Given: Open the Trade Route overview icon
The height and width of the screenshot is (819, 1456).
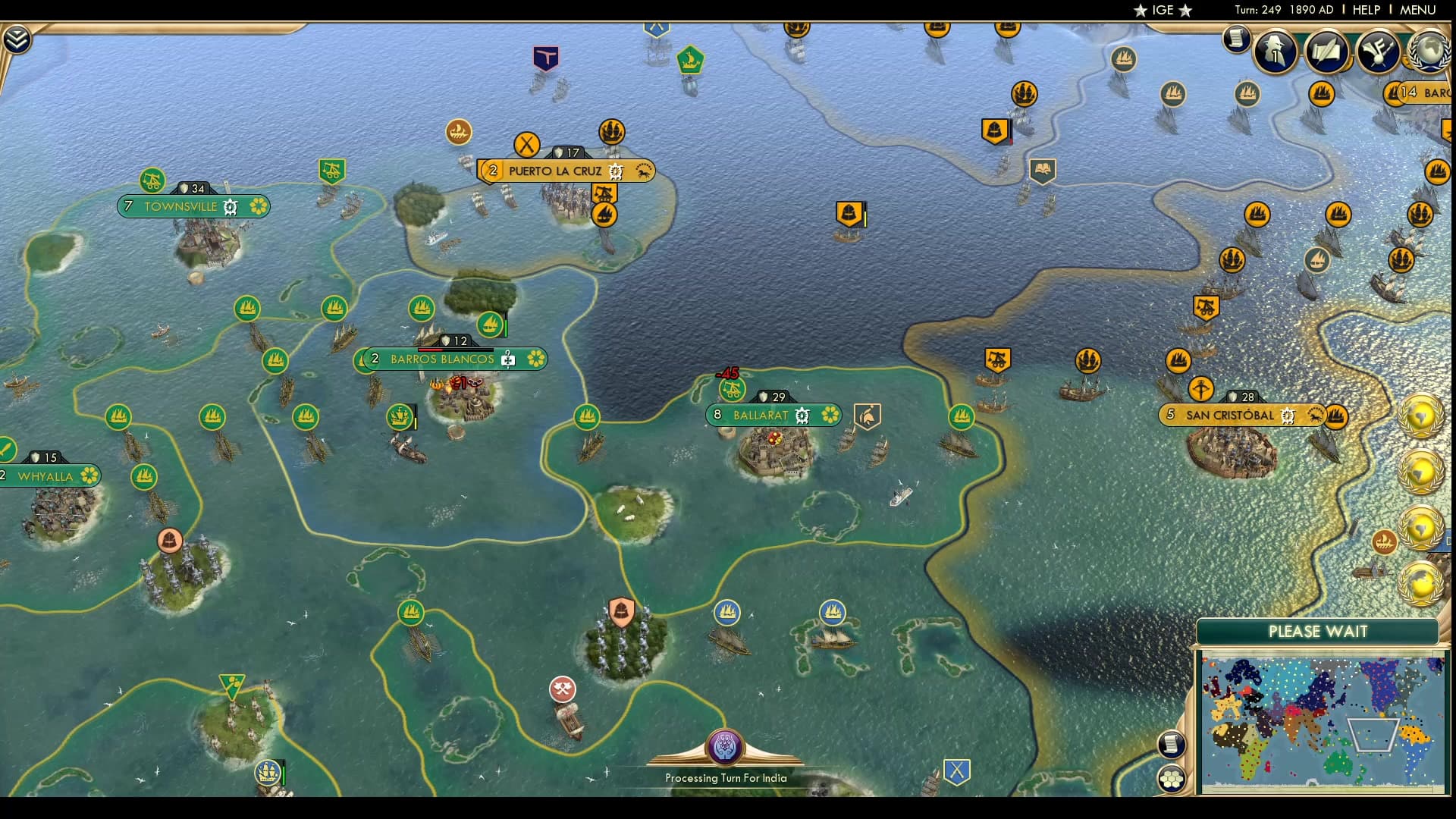Looking at the screenshot, I should click(x=1378, y=52).
